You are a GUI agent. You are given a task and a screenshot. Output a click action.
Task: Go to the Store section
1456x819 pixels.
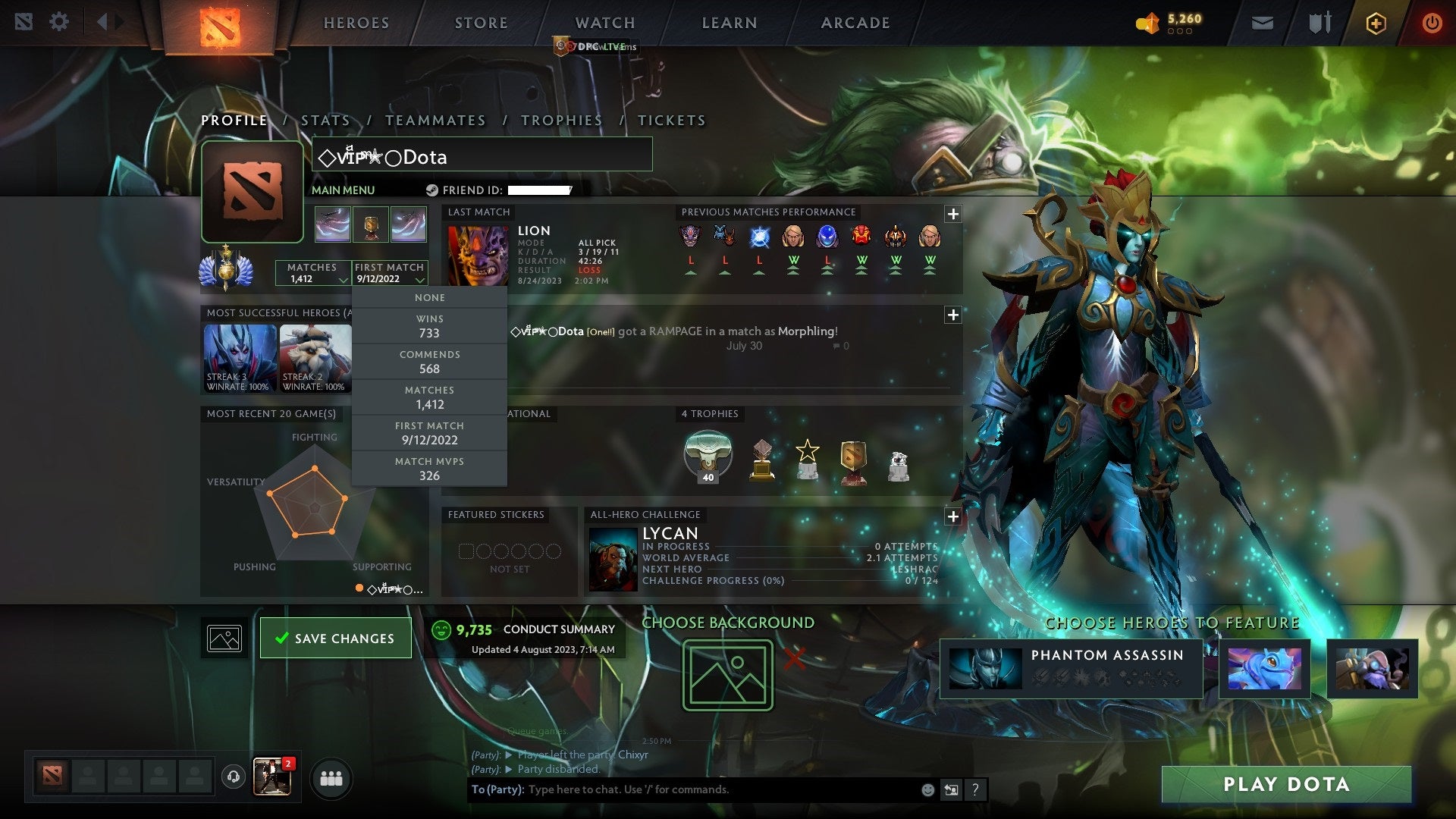tap(481, 23)
